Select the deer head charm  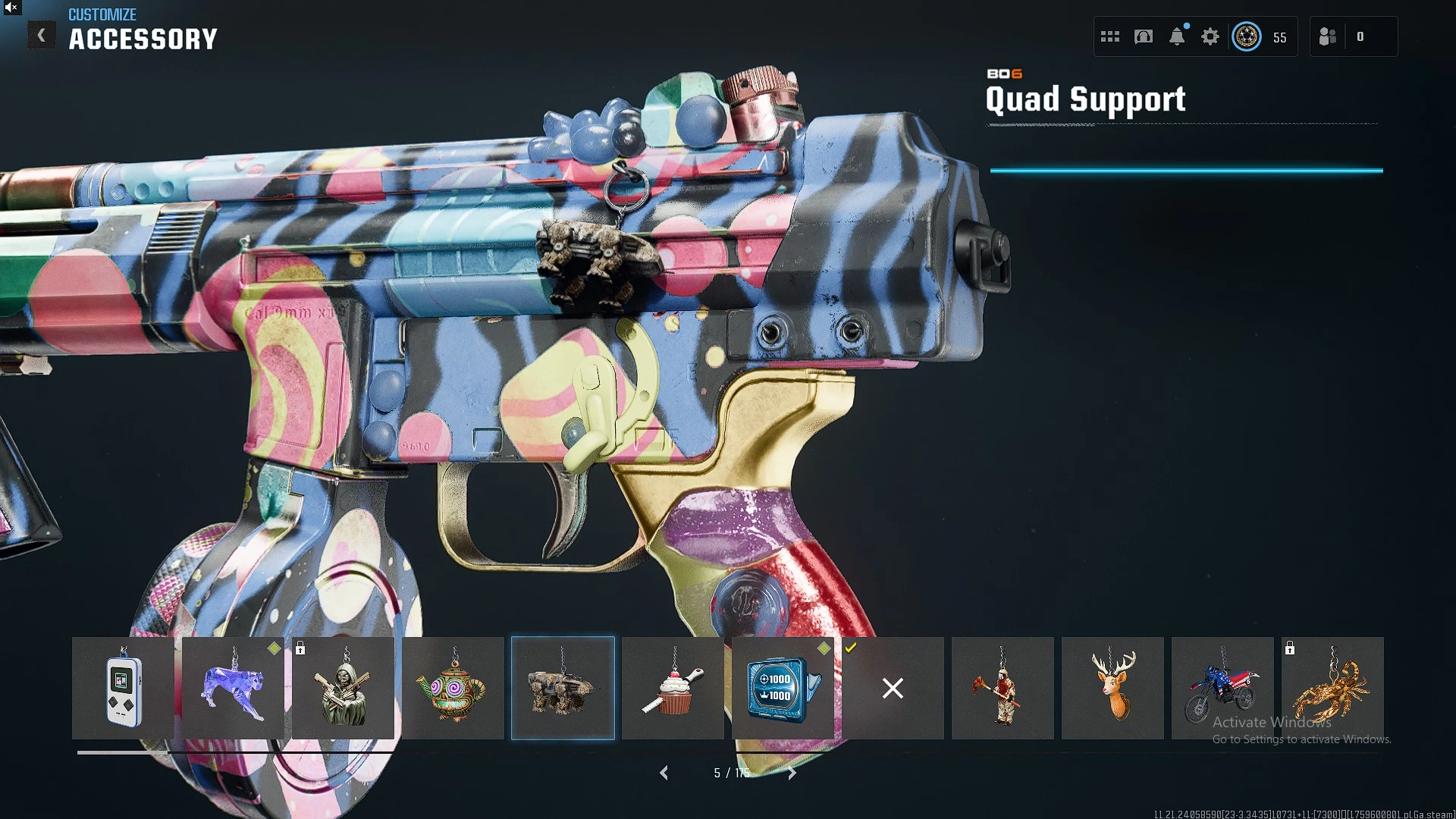1112,688
